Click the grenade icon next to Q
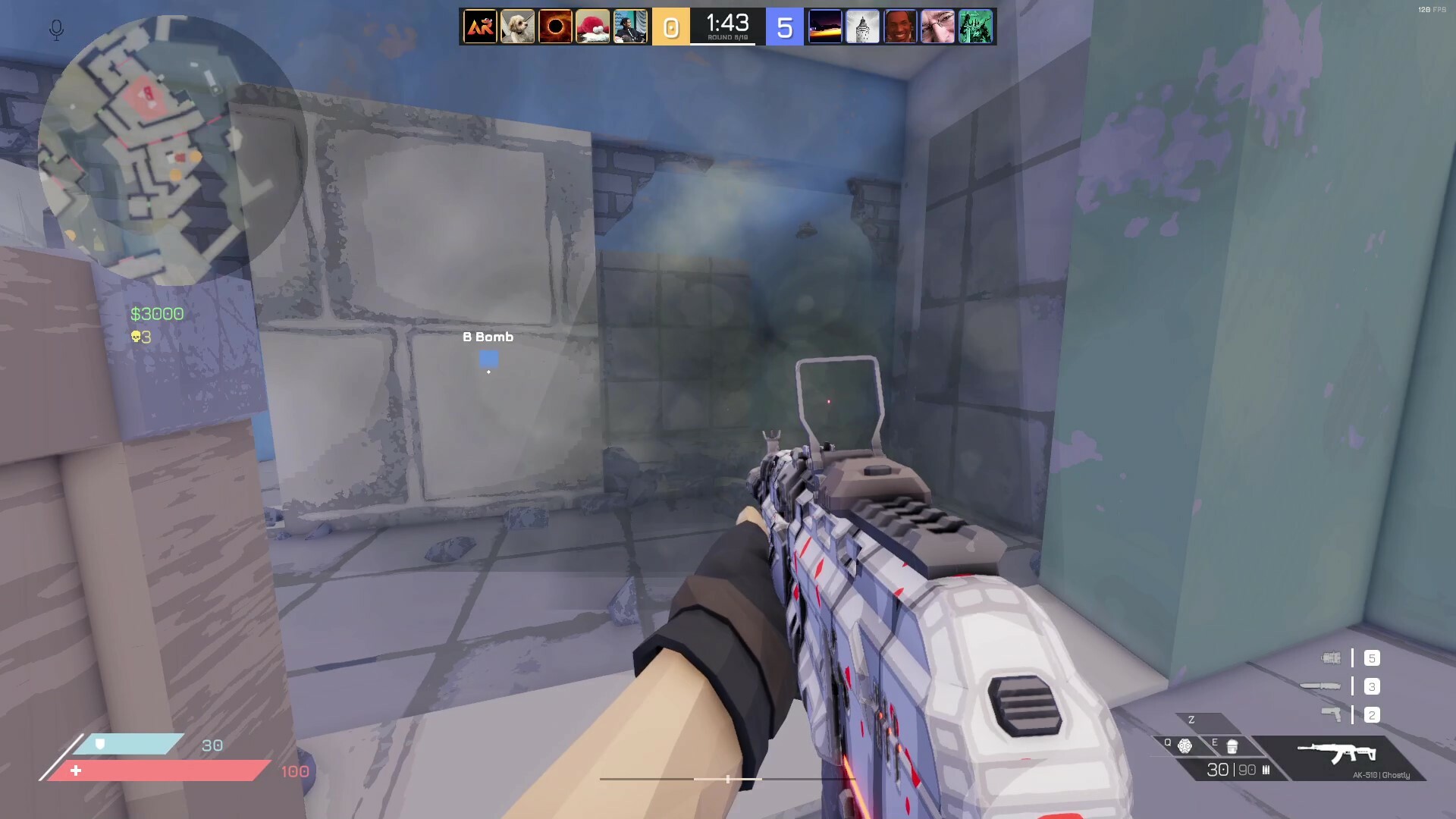This screenshot has width=1456, height=819. (1186, 746)
